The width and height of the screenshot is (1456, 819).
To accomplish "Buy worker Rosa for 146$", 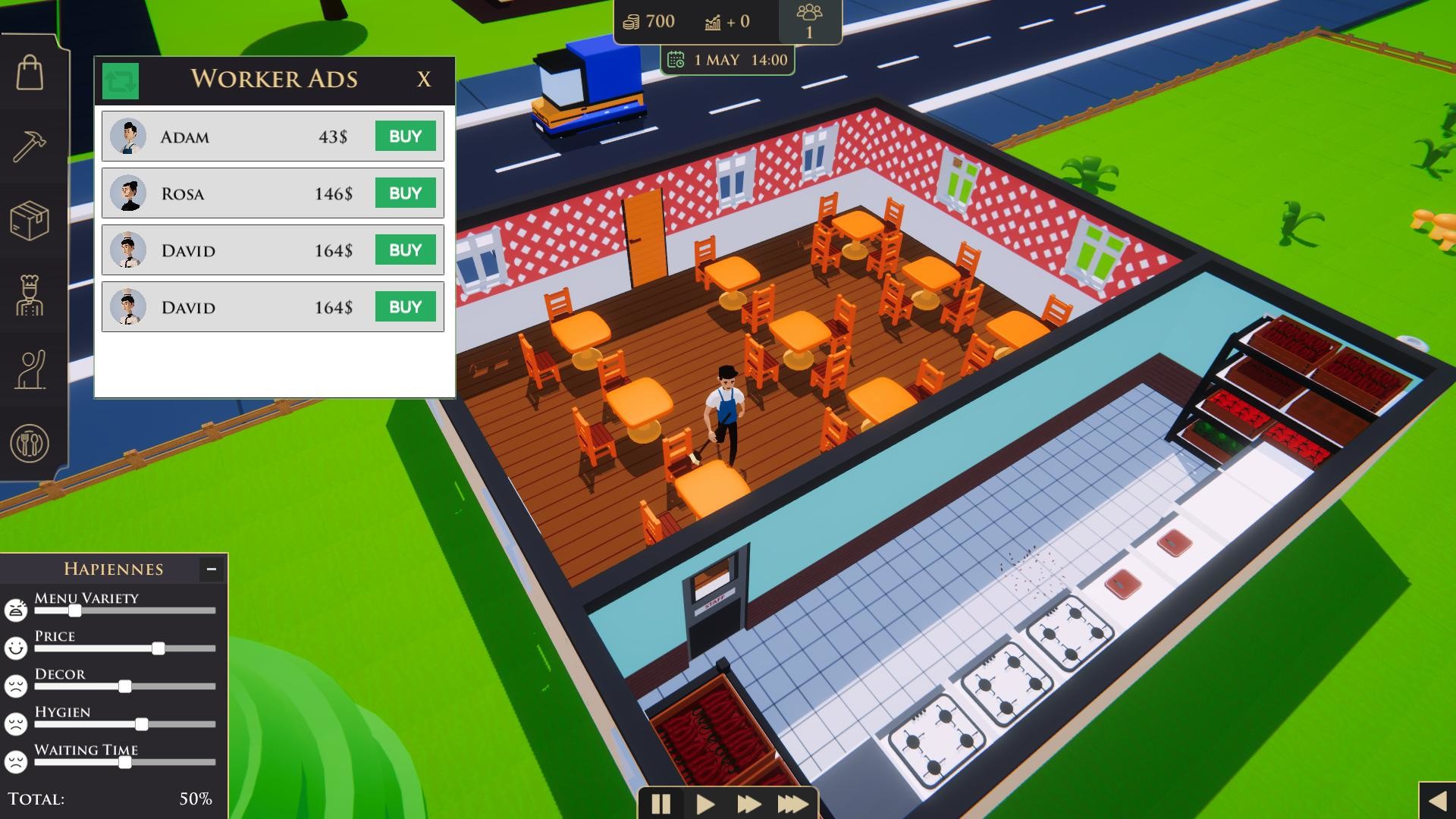I will pyautogui.click(x=406, y=193).
